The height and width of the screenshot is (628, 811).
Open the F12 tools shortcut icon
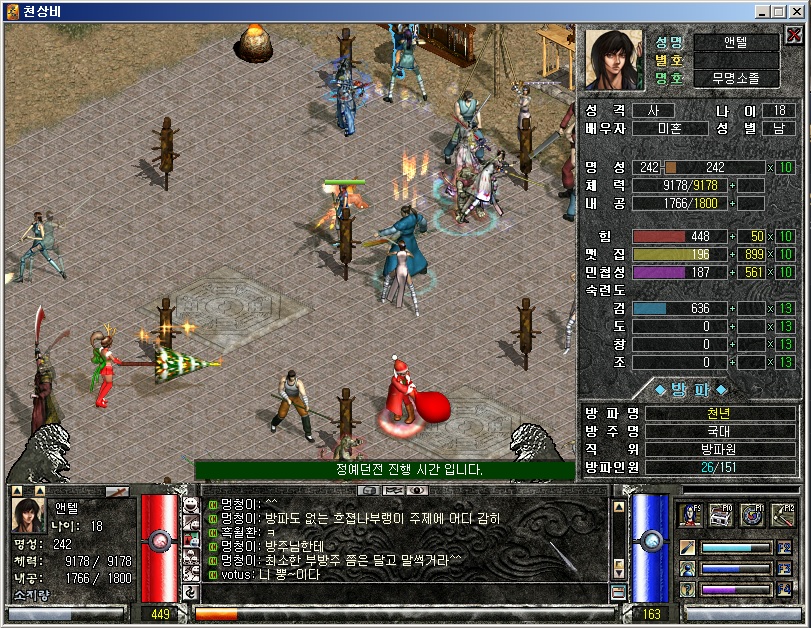pyautogui.click(x=783, y=515)
